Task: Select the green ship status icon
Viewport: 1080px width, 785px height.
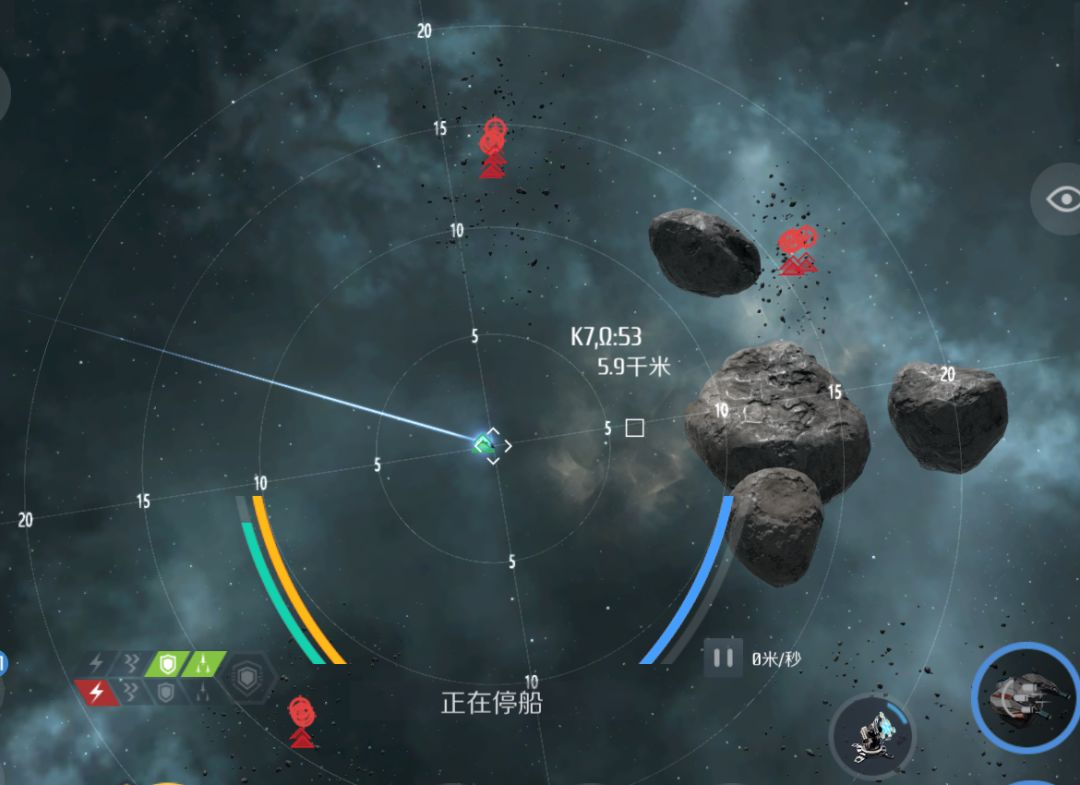Action: tap(203, 663)
